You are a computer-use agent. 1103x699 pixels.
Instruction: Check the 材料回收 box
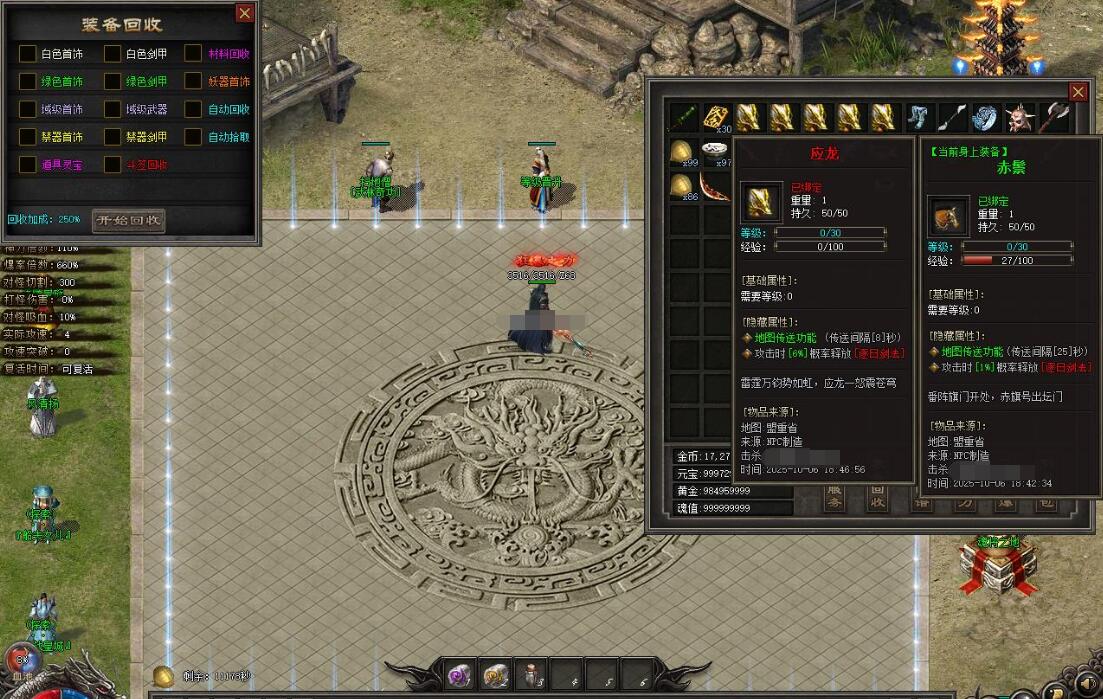[x=193, y=54]
